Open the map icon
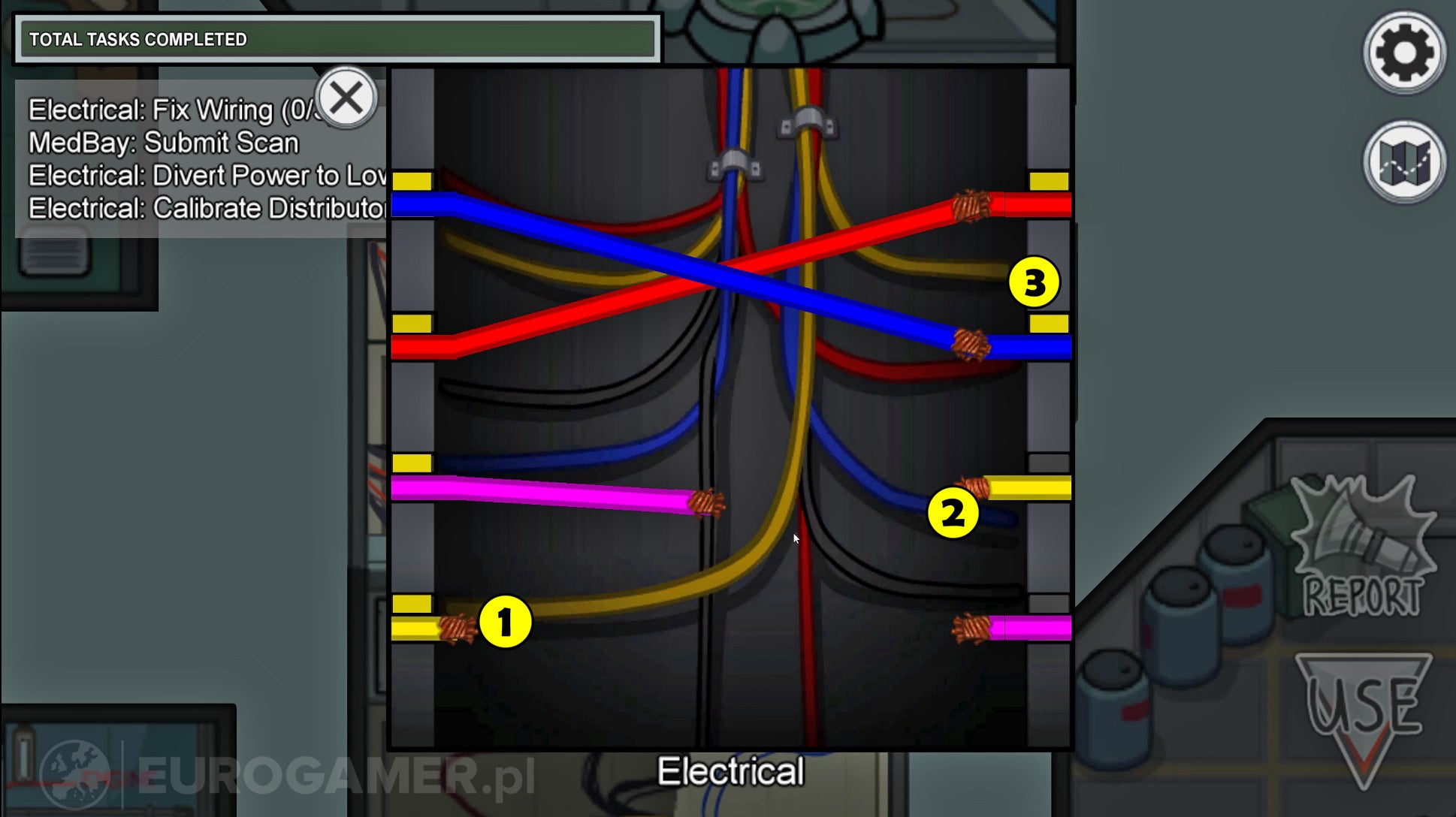The height and width of the screenshot is (817, 1456). coord(1403,165)
